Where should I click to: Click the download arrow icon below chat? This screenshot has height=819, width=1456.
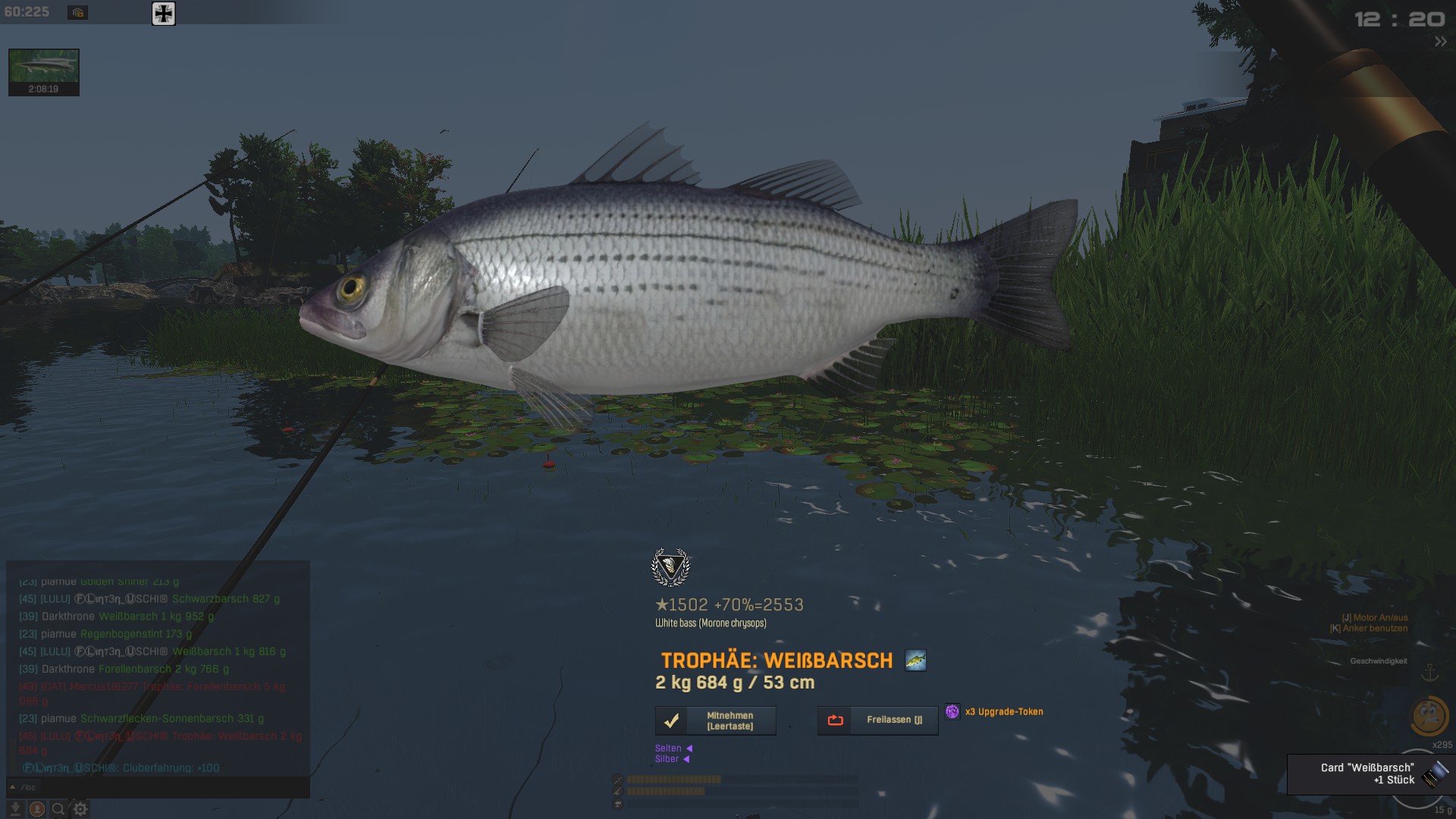coord(15,809)
